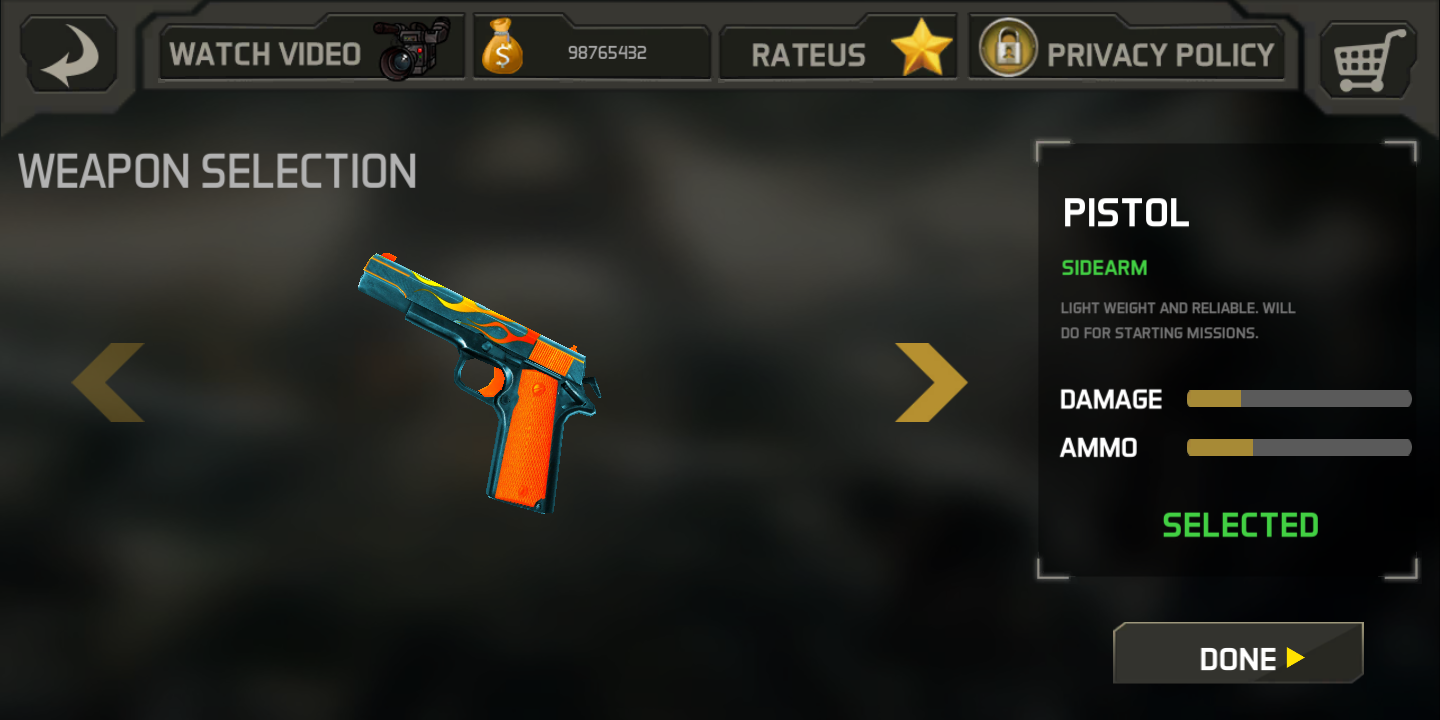Click the money bag coin balance
The width and height of the screenshot is (1440, 720).
point(591,52)
